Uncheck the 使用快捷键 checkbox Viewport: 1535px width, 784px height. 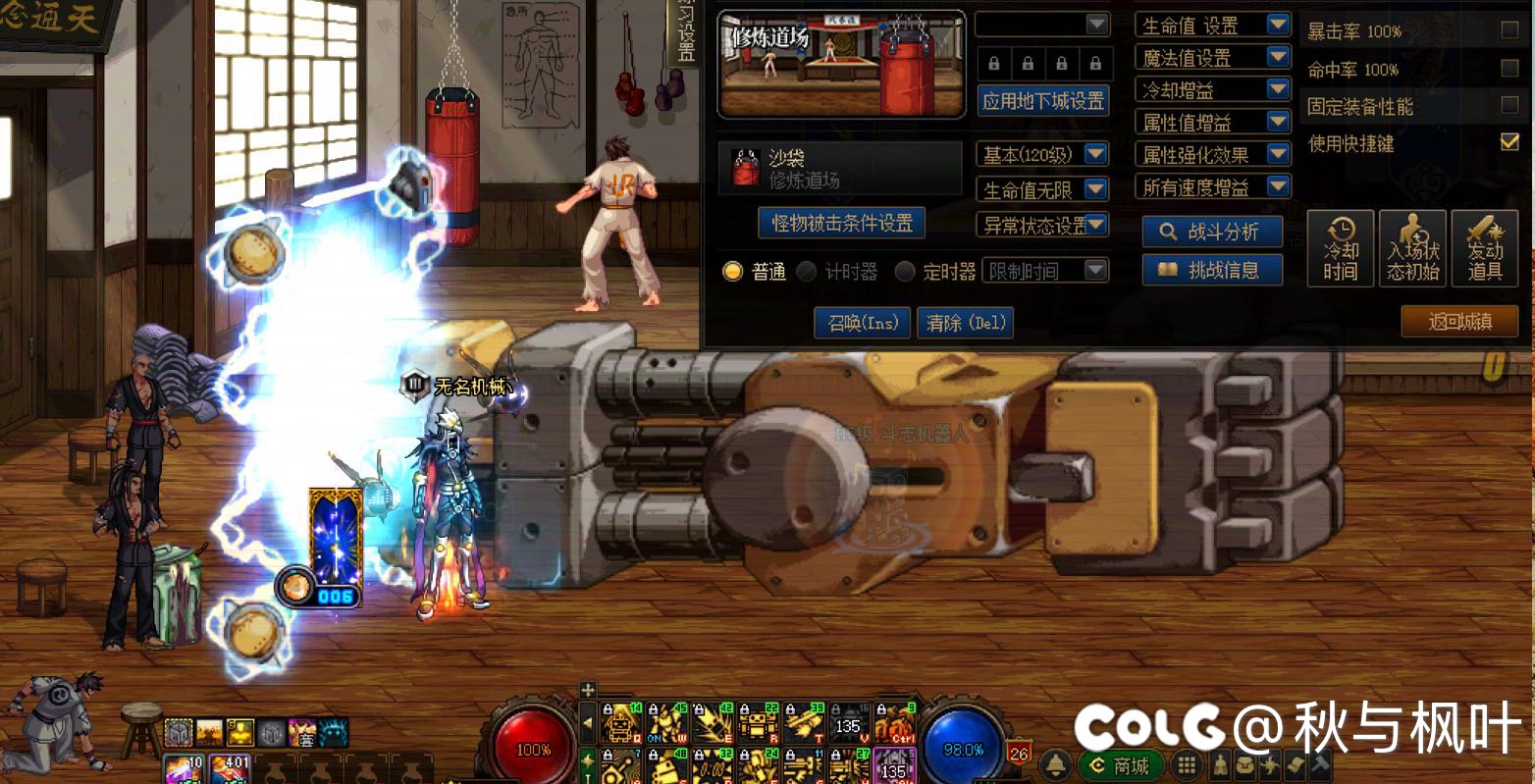point(1509,143)
